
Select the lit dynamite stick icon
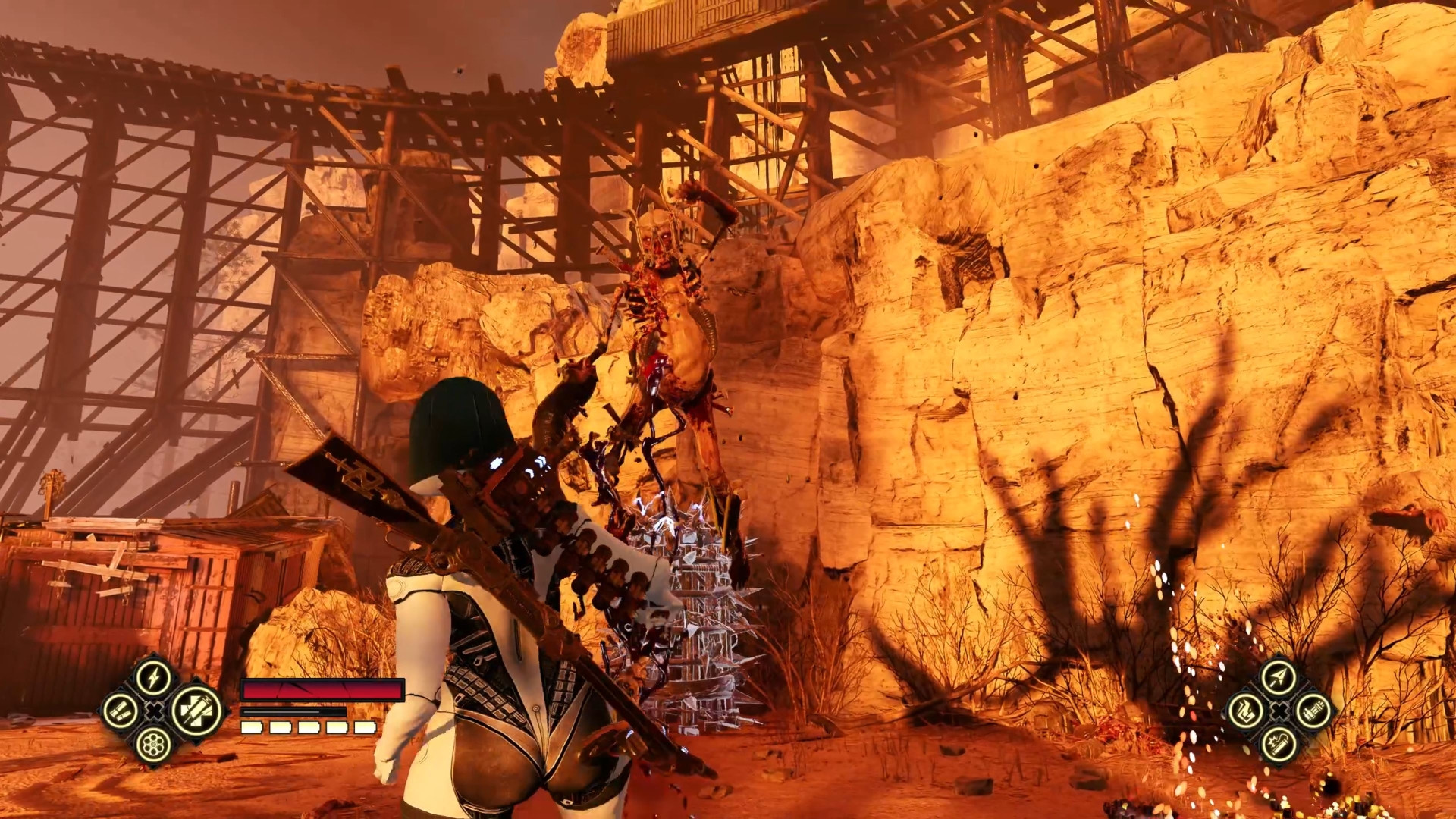coord(1279,745)
